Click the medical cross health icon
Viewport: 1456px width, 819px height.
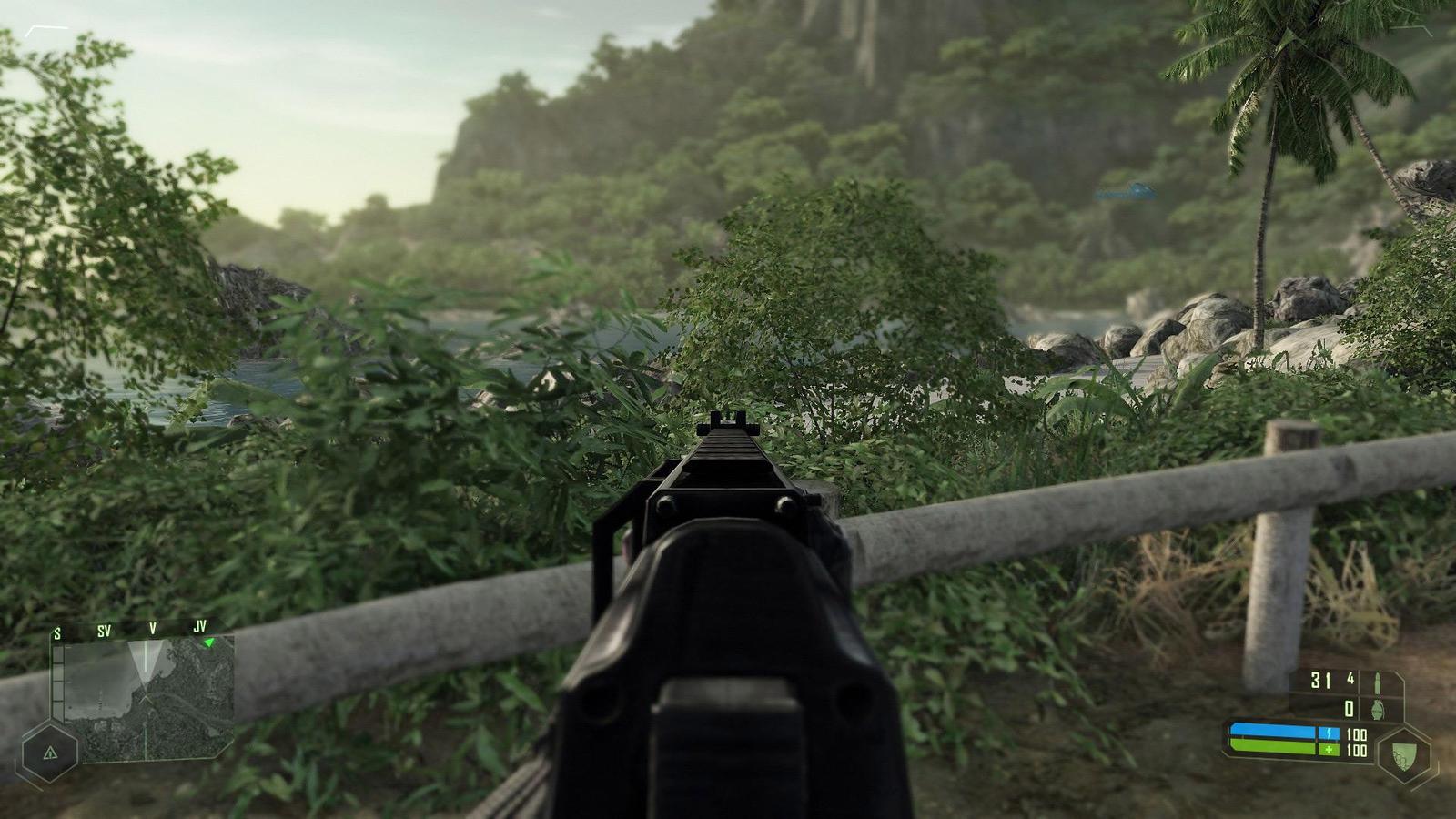(x=1330, y=750)
